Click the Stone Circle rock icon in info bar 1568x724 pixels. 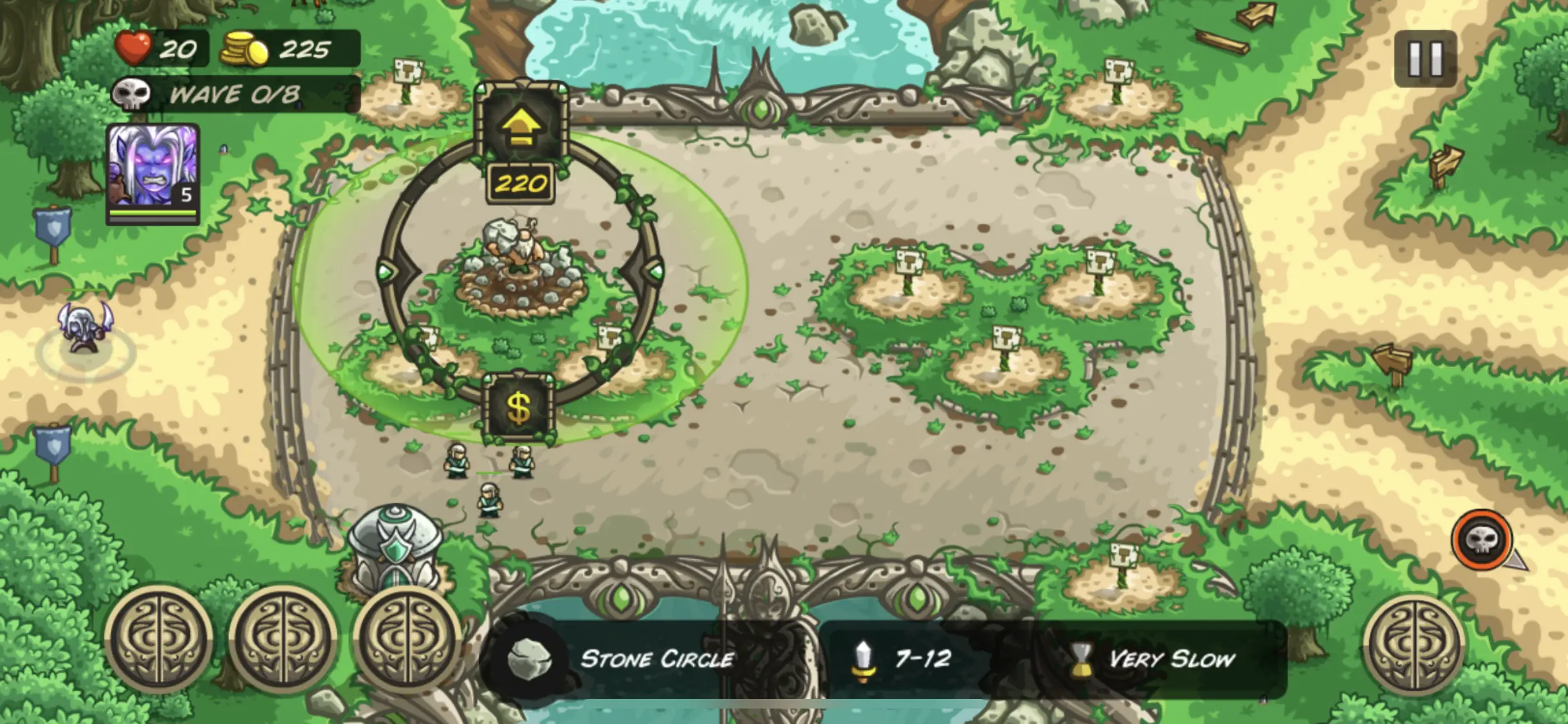531,658
